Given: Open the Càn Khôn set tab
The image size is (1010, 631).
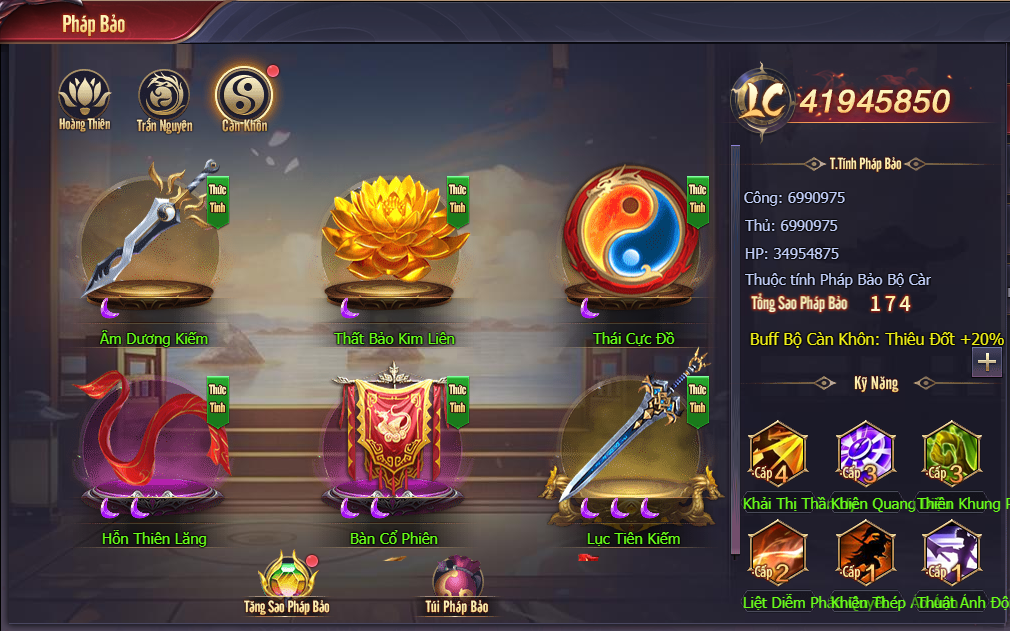Looking at the screenshot, I should tap(244, 94).
